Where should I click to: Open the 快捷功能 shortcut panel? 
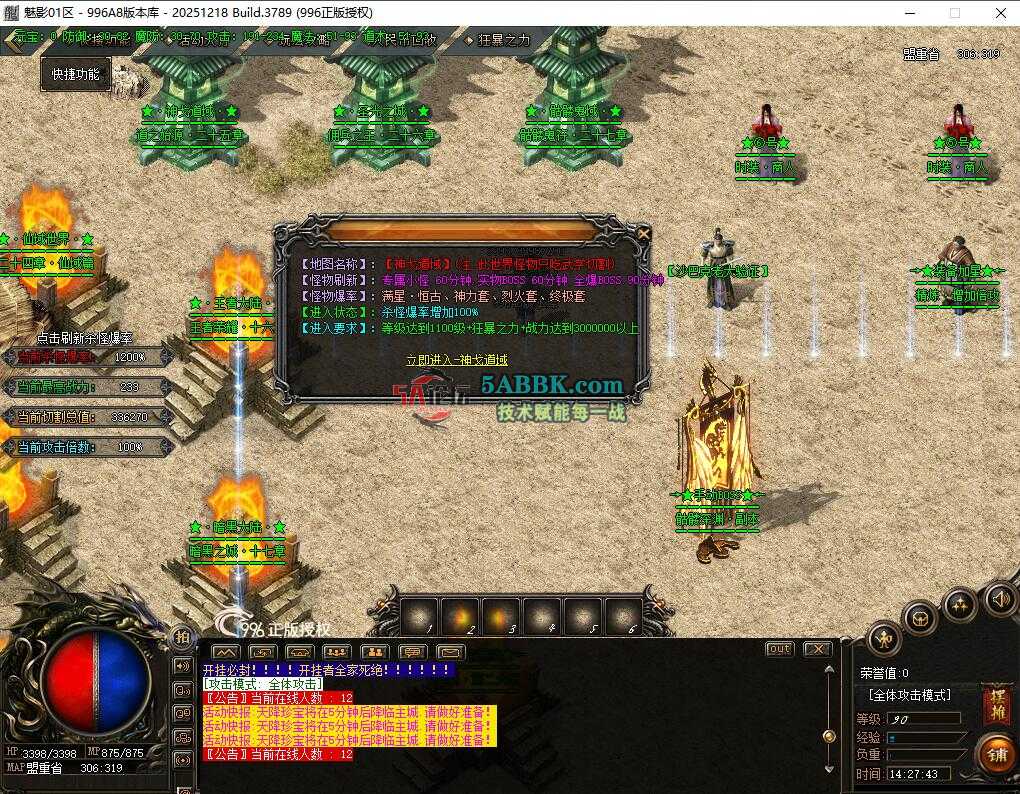click(76, 74)
